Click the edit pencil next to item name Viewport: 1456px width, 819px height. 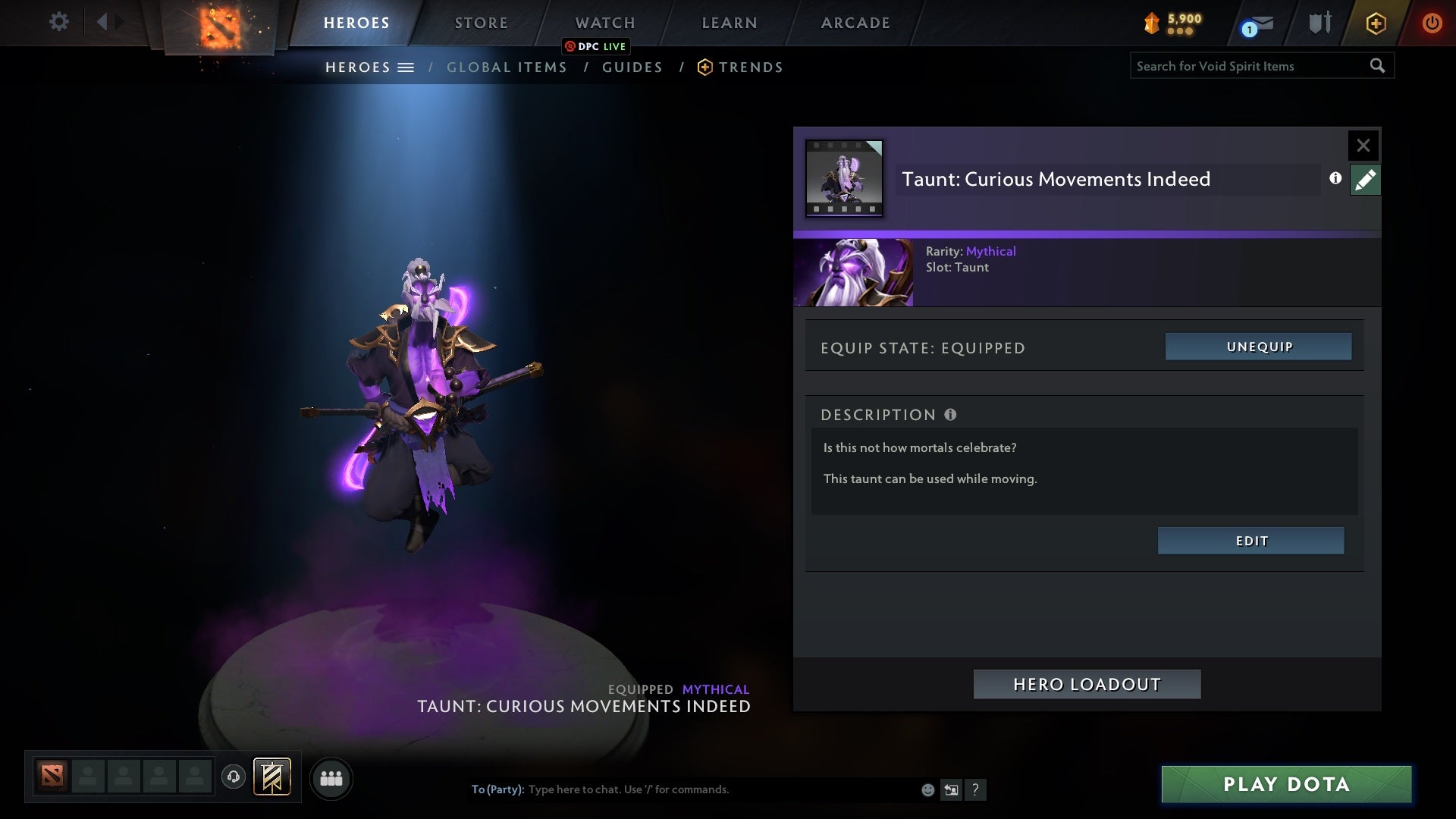tap(1365, 180)
